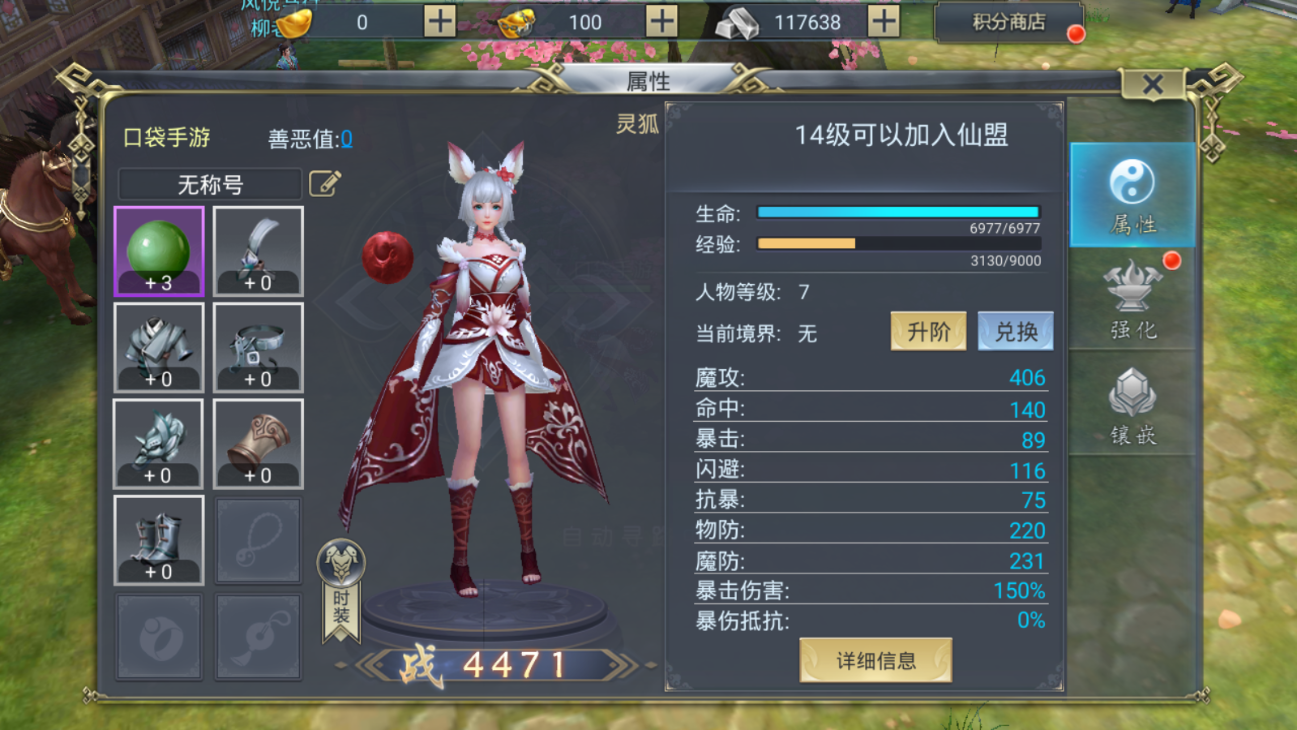Image resolution: width=1297 pixels, height=730 pixels.
Task: Choose the silver chest armor slot
Action: coord(159,347)
